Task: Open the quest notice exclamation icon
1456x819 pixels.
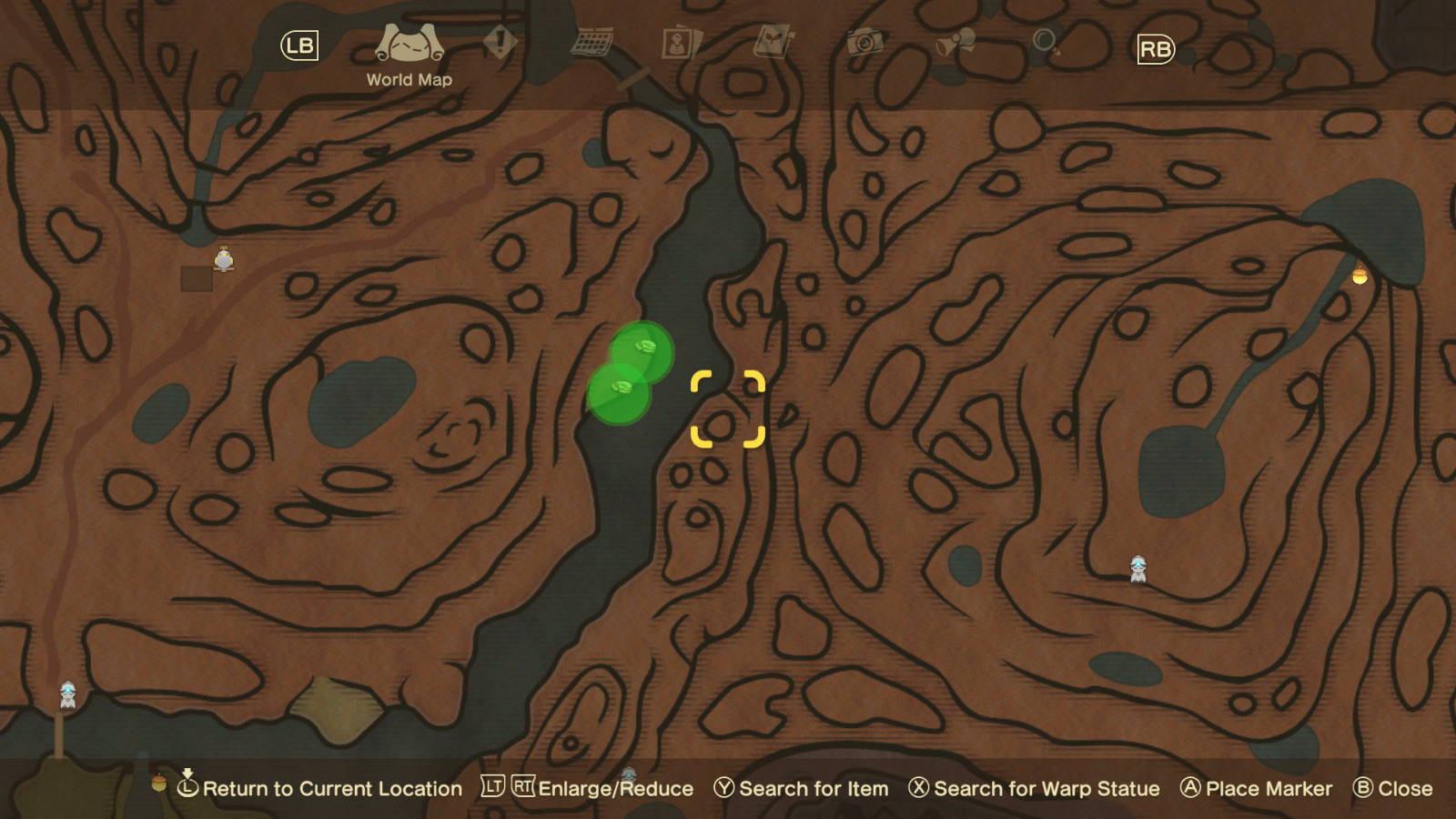Action: click(x=499, y=41)
